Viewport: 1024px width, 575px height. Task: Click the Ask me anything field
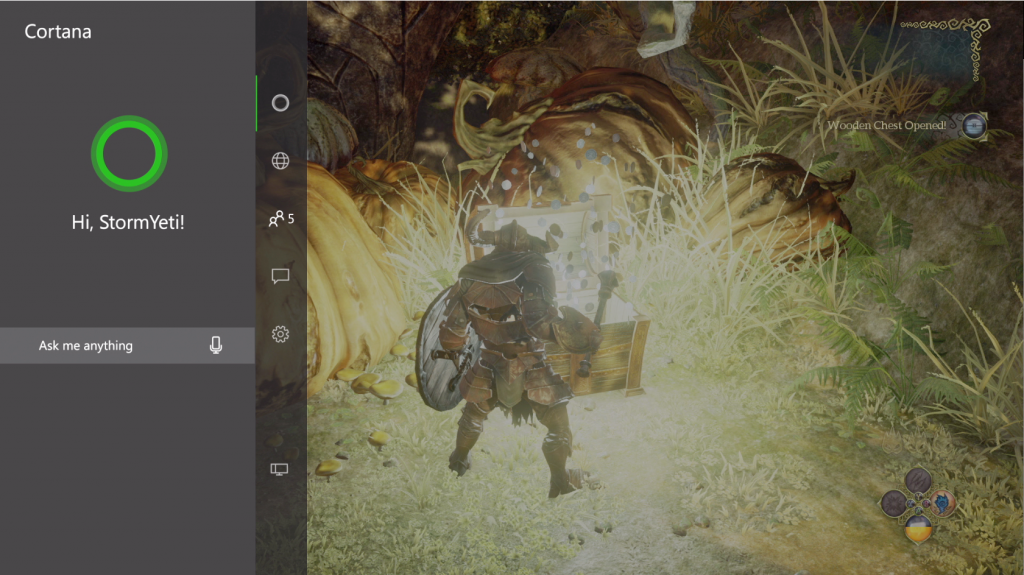110,346
